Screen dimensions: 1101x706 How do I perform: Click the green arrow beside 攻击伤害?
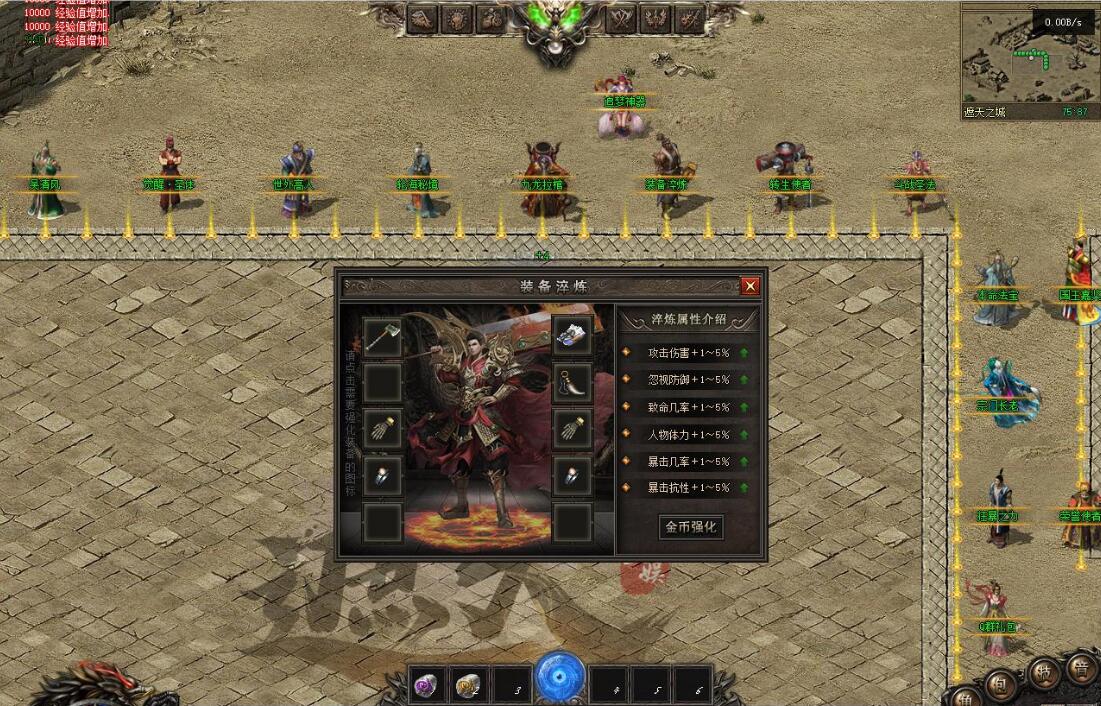[x=744, y=352]
